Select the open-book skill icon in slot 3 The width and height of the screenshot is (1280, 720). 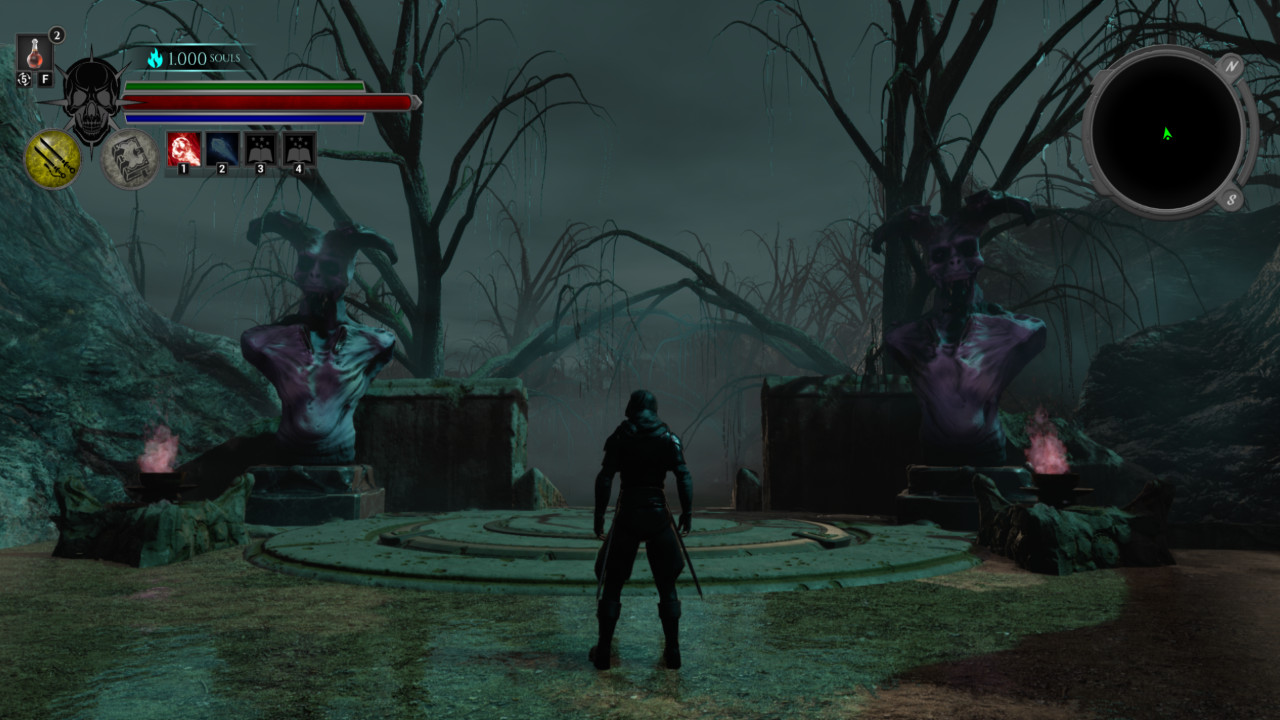click(x=261, y=150)
